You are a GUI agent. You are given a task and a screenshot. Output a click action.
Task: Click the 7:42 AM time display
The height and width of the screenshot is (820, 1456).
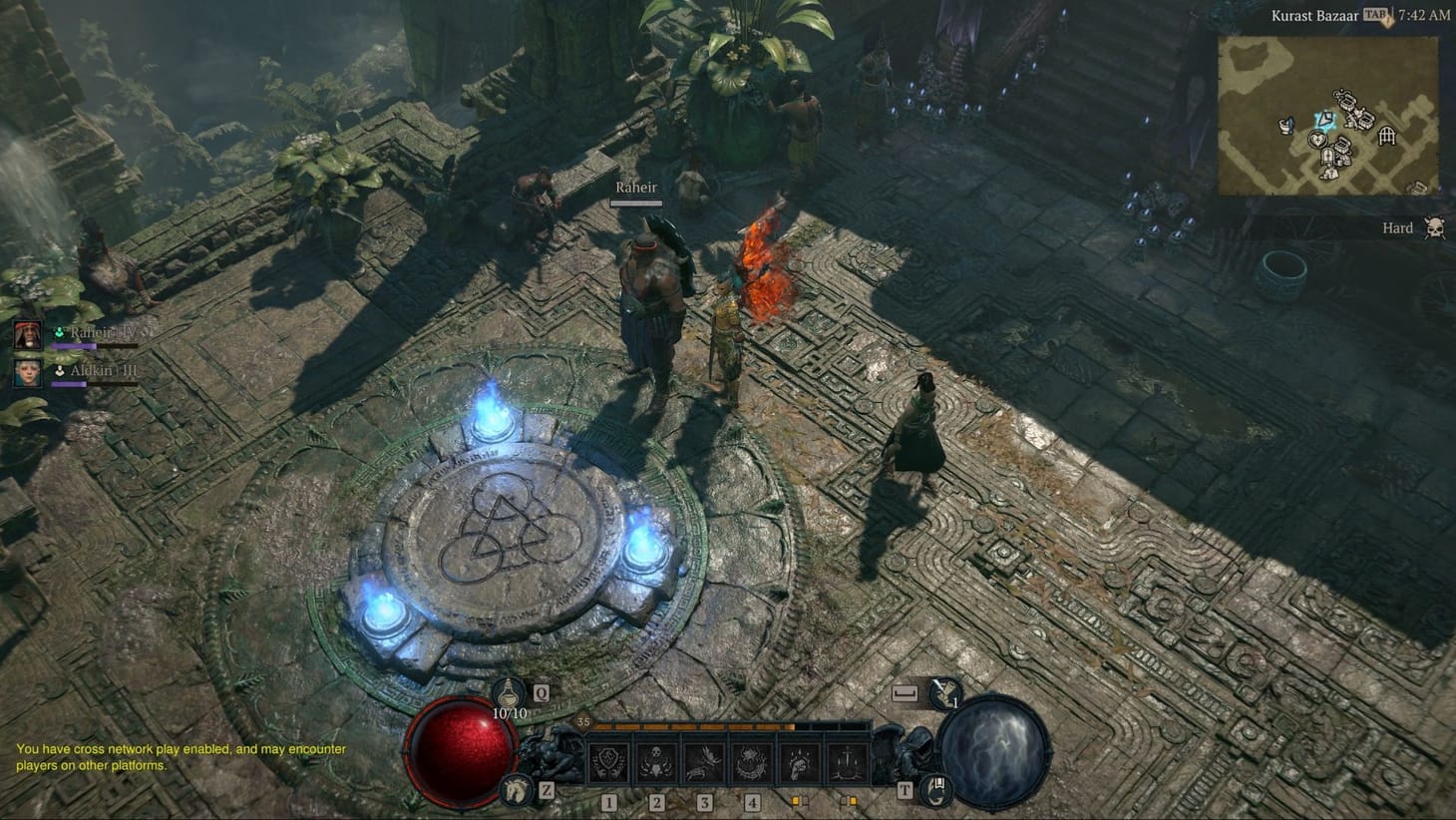point(1426,15)
